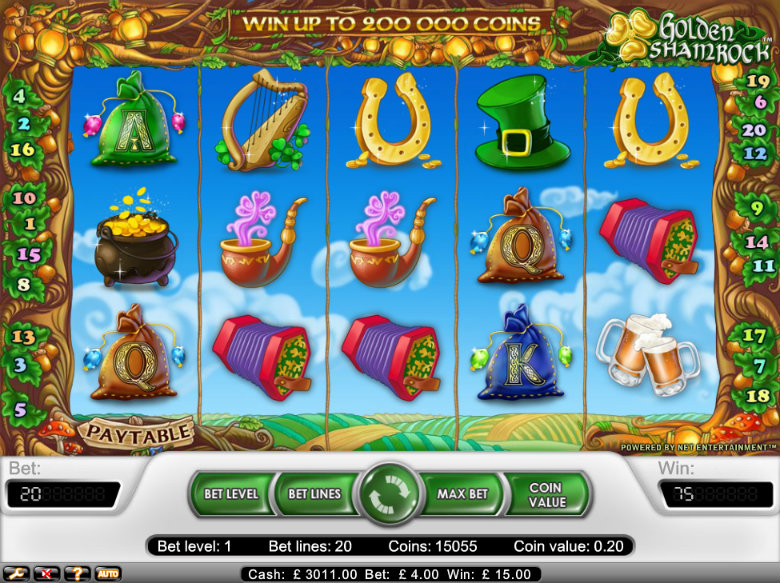Choose bet line 16 leaf marker
Screen dimensions: 780x583
22,149
